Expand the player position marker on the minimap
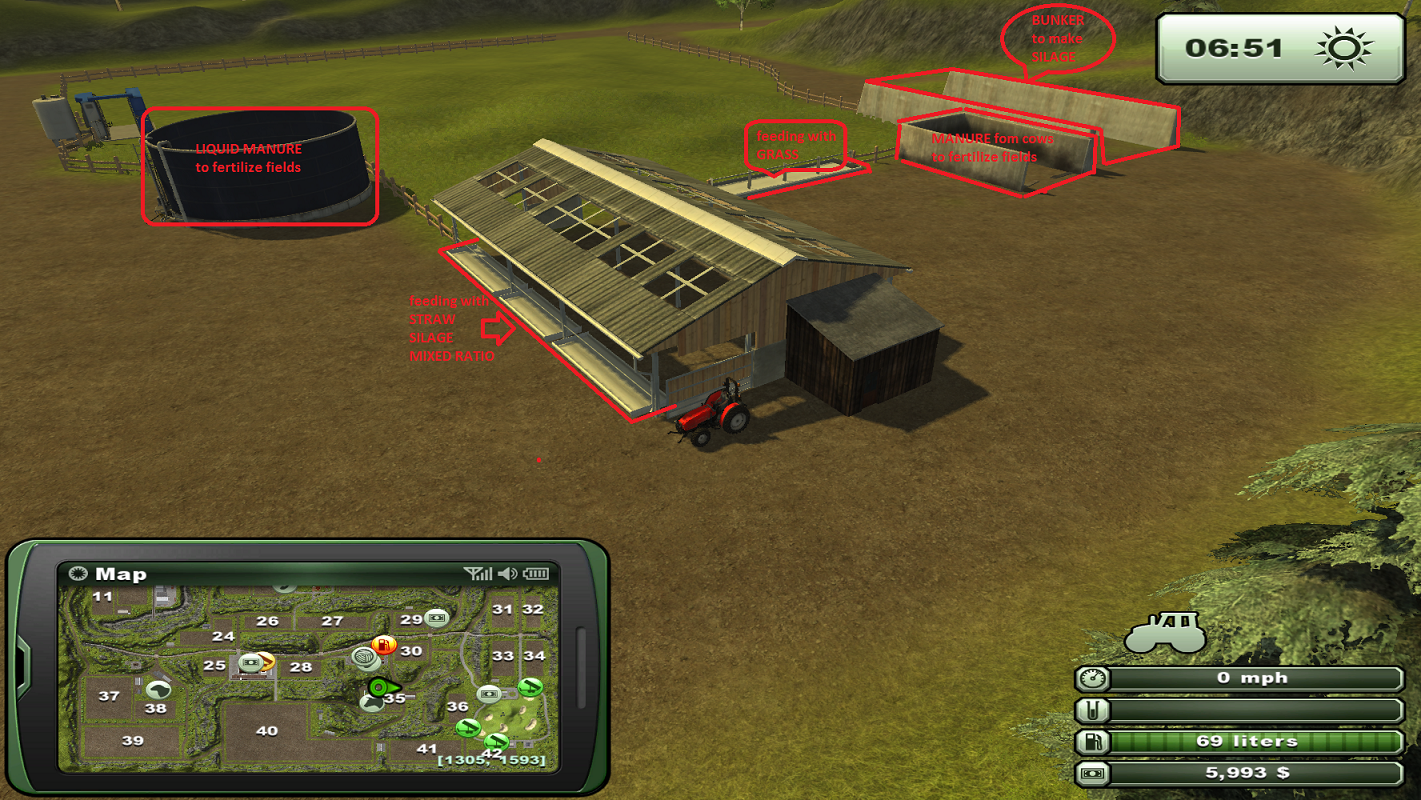Screen dimensions: 1421x800 (x=381, y=688)
